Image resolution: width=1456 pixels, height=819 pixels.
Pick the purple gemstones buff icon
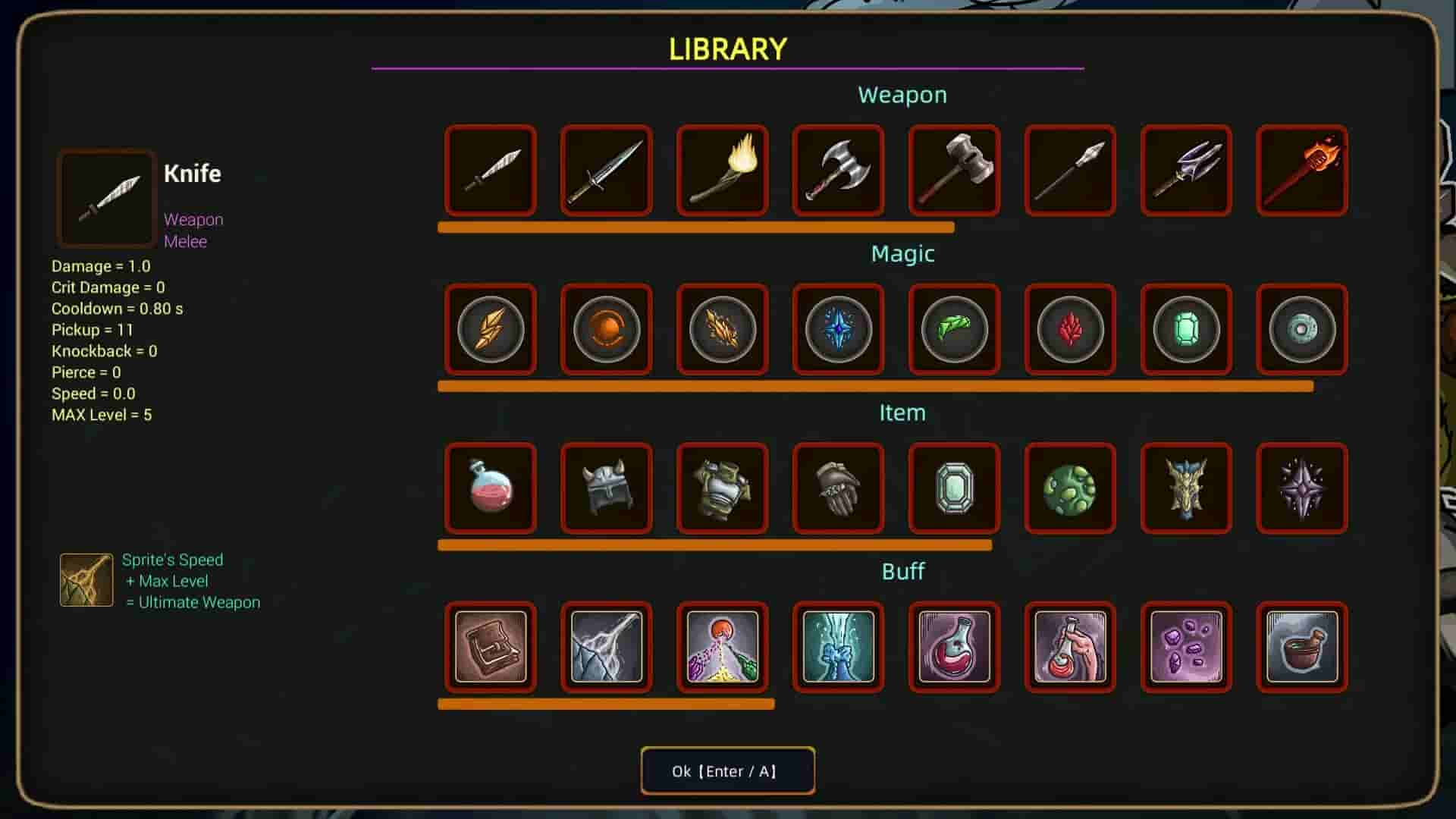(x=1186, y=647)
